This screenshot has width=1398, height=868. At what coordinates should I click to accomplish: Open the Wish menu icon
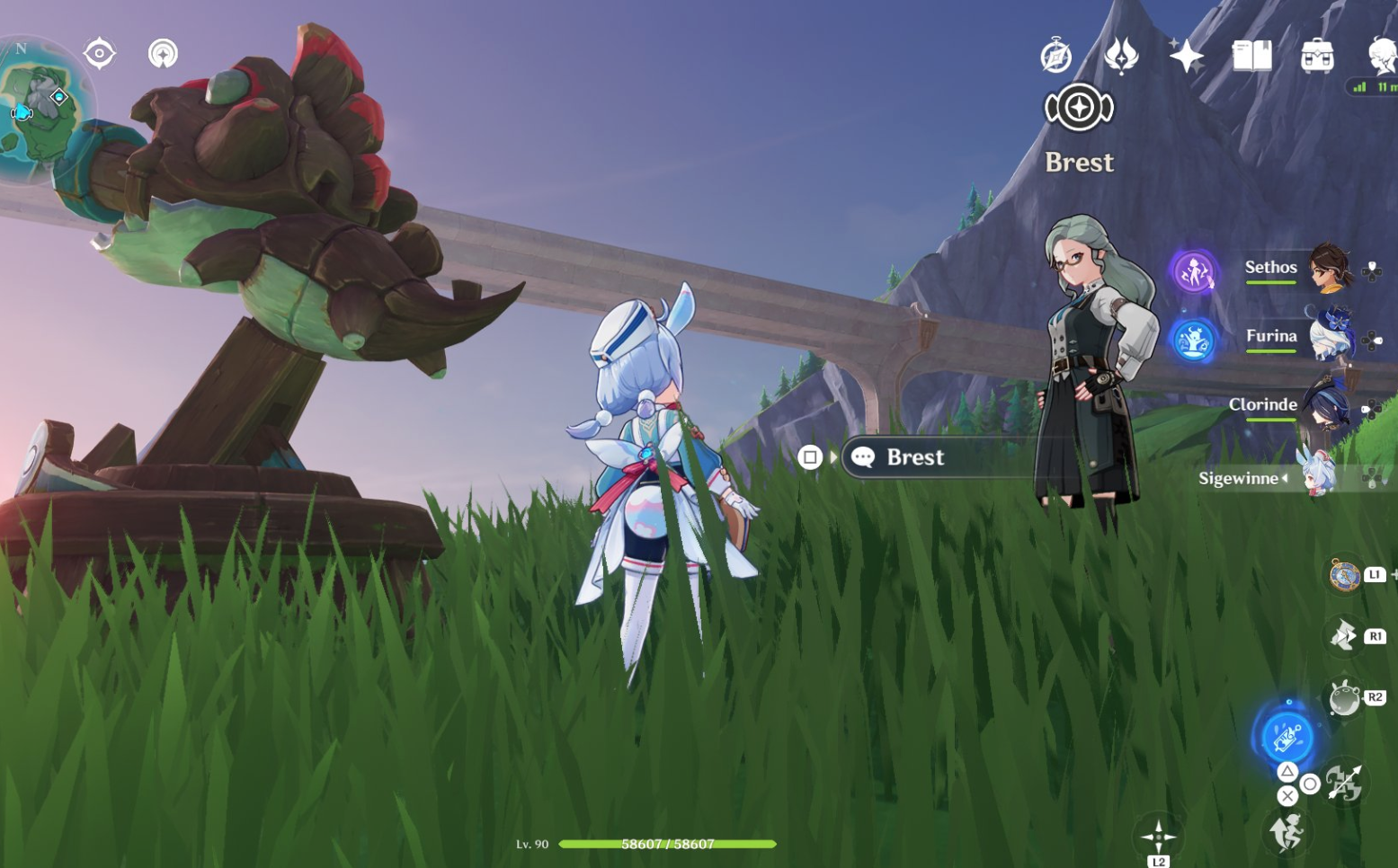(1121, 56)
